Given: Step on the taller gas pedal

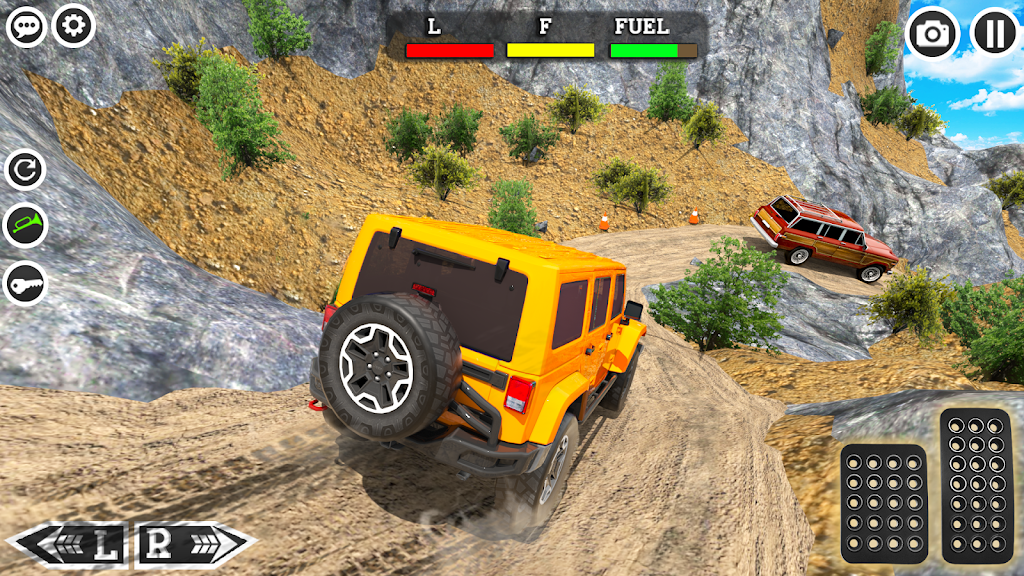Looking at the screenshot, I should (x=976, y=486).
